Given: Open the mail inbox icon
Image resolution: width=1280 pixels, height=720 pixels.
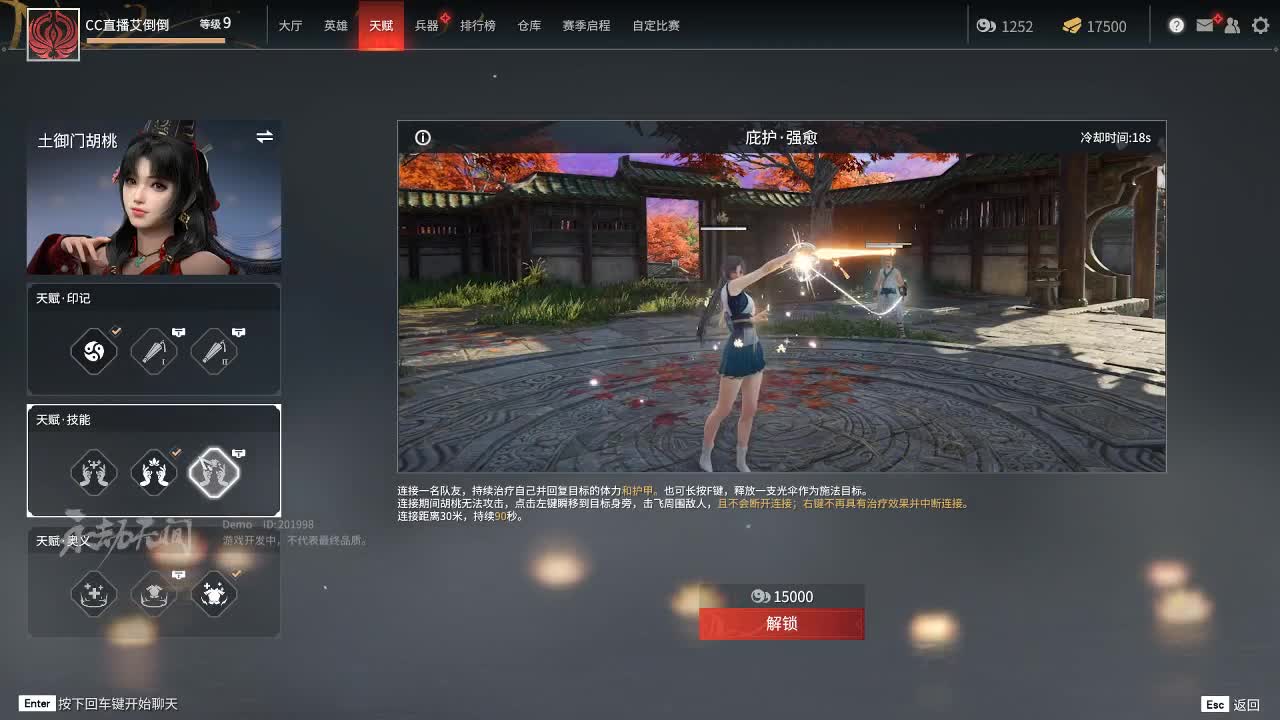Looking at the screenshot, I should (1204, 26).
